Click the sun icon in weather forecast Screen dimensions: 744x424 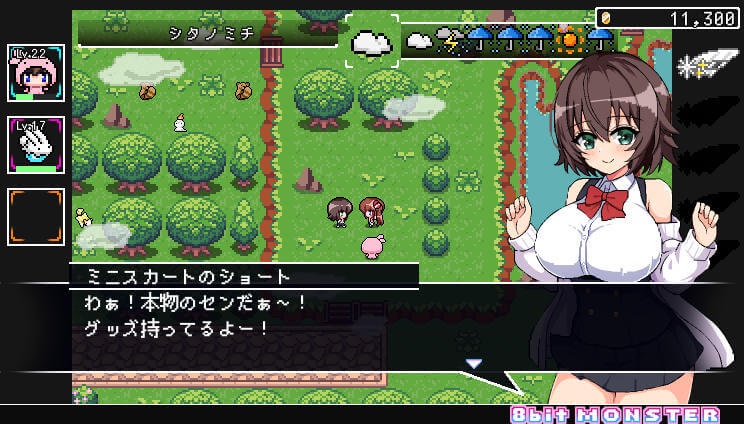pyautogui.click(x=571, y=40)
